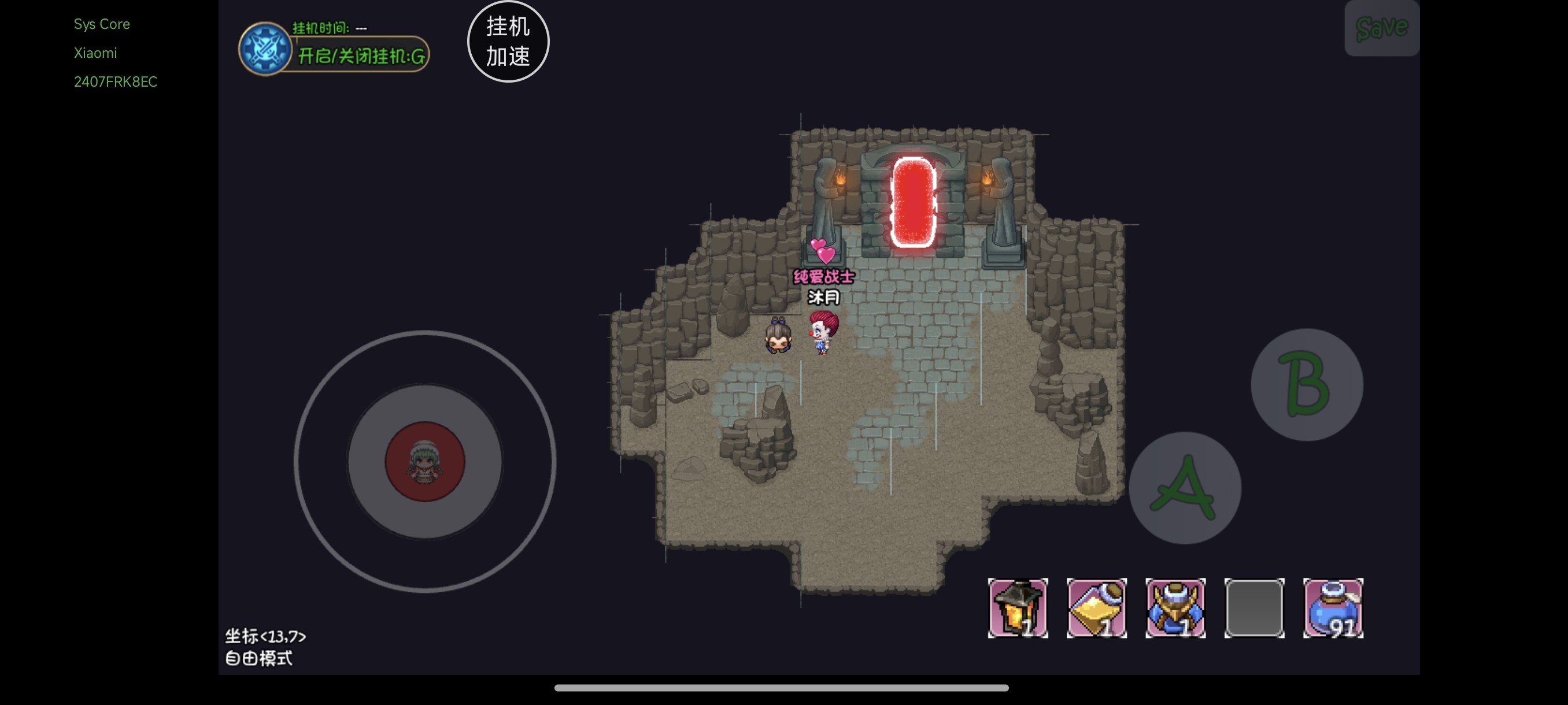Use the lantern item in the hotbar
Image resolution: width=1568 pixels, height=705 pixels.
pos(1017,608)
